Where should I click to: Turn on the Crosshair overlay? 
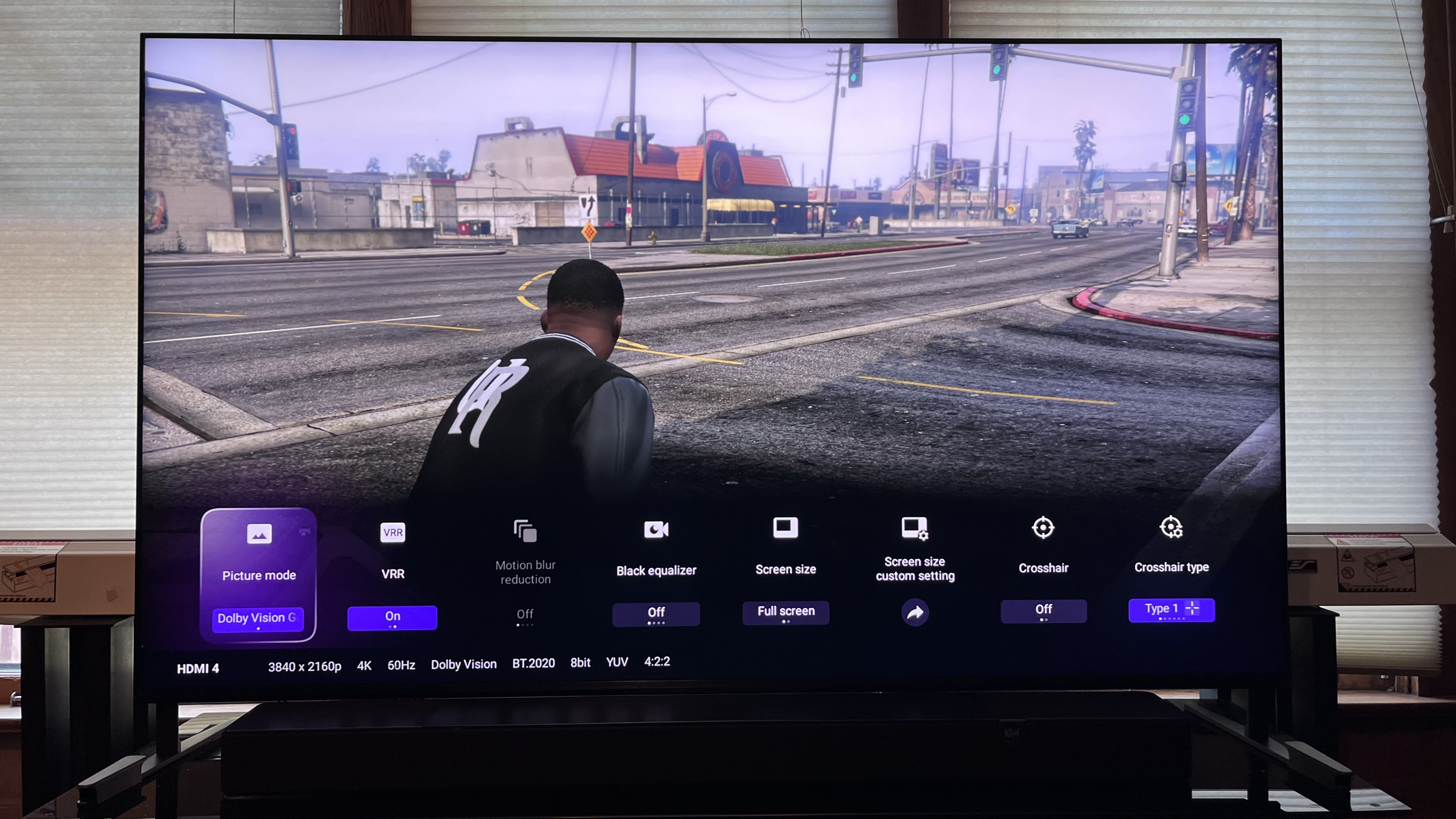pyautogui.click(x=1043, y=610)
